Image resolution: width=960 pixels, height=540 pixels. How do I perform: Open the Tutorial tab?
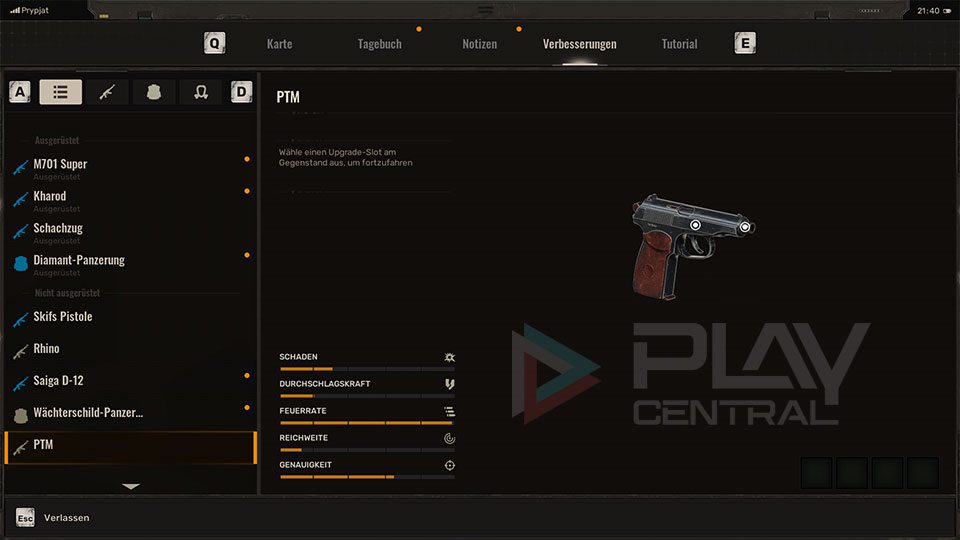click(x=680, y=44)
